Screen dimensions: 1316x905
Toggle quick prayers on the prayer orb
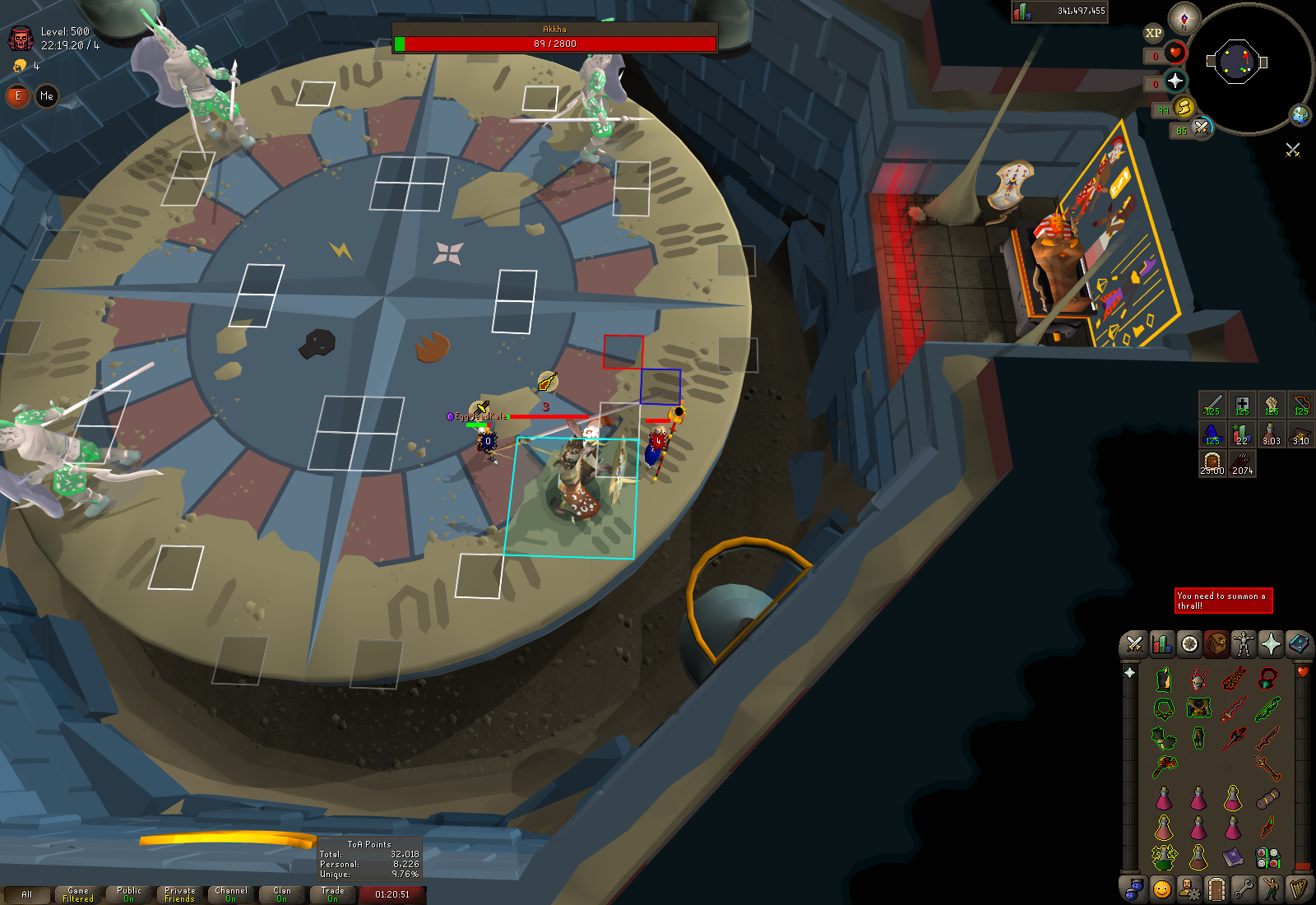(x=1175, y=81)
